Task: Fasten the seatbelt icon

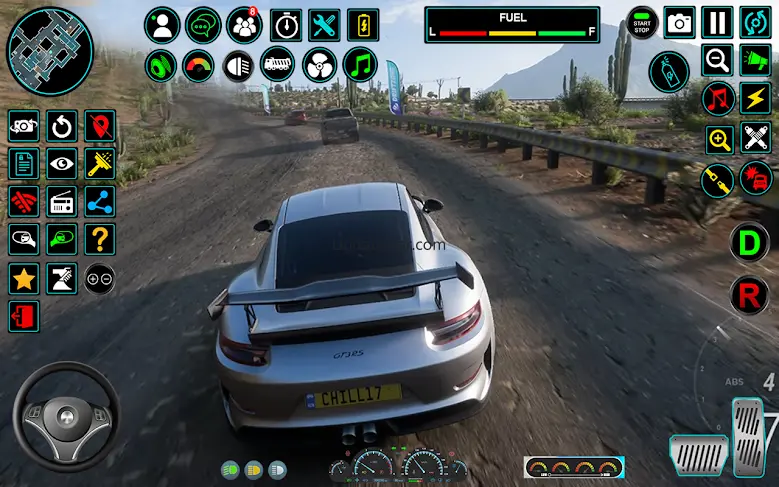Action: click(717, 180)
